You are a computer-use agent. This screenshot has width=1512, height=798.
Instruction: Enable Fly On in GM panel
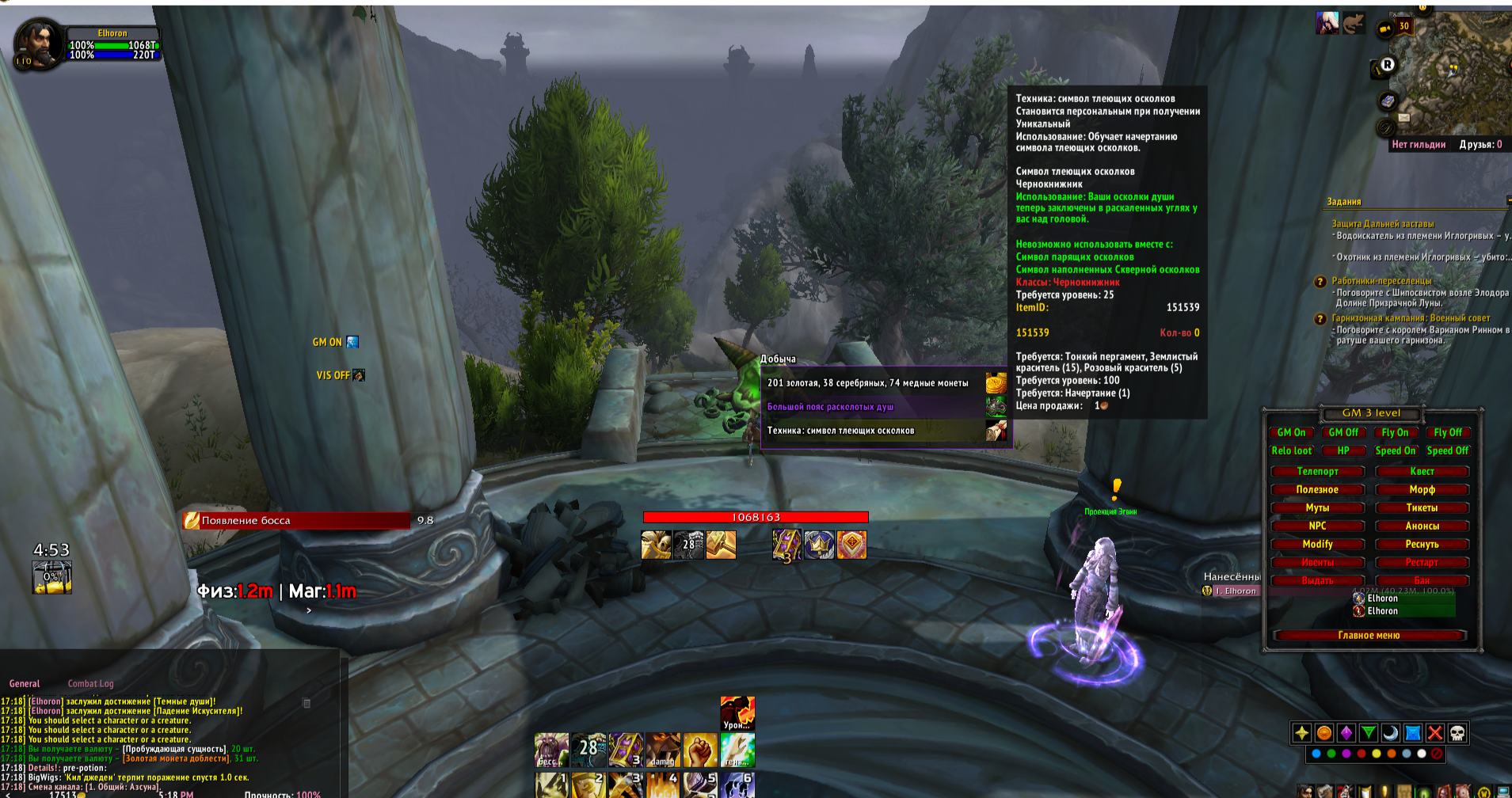(x=1395, y=432)
